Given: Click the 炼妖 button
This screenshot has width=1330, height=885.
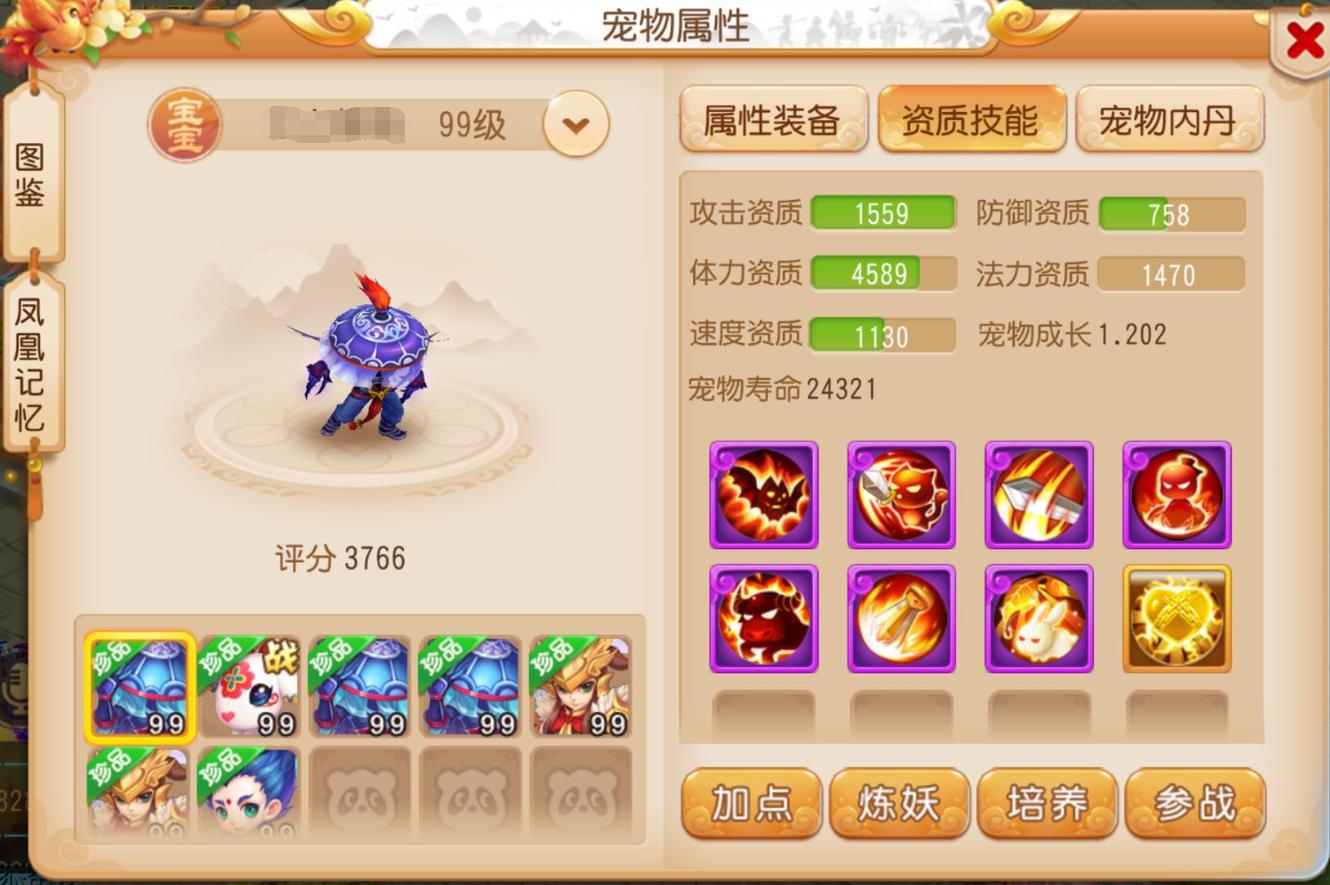Looking at the screenshot, I should (x=899, y=803).
